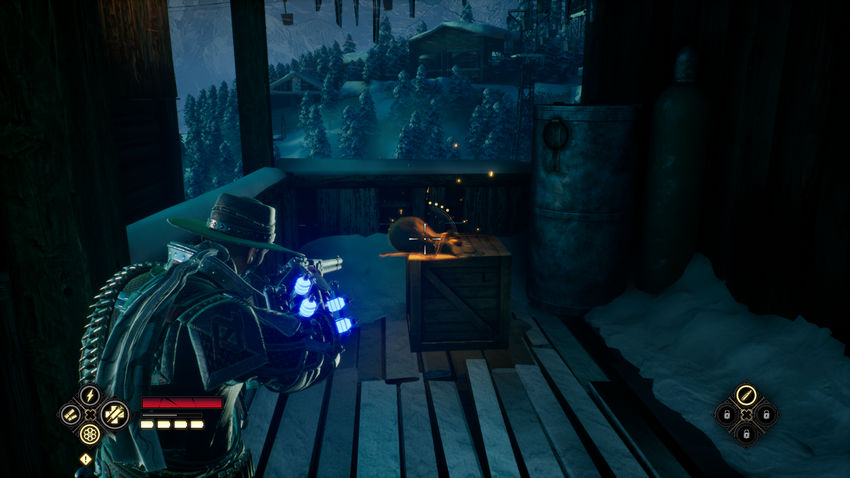Click the exclamation alert diamond icon

[x=85, y=460]
